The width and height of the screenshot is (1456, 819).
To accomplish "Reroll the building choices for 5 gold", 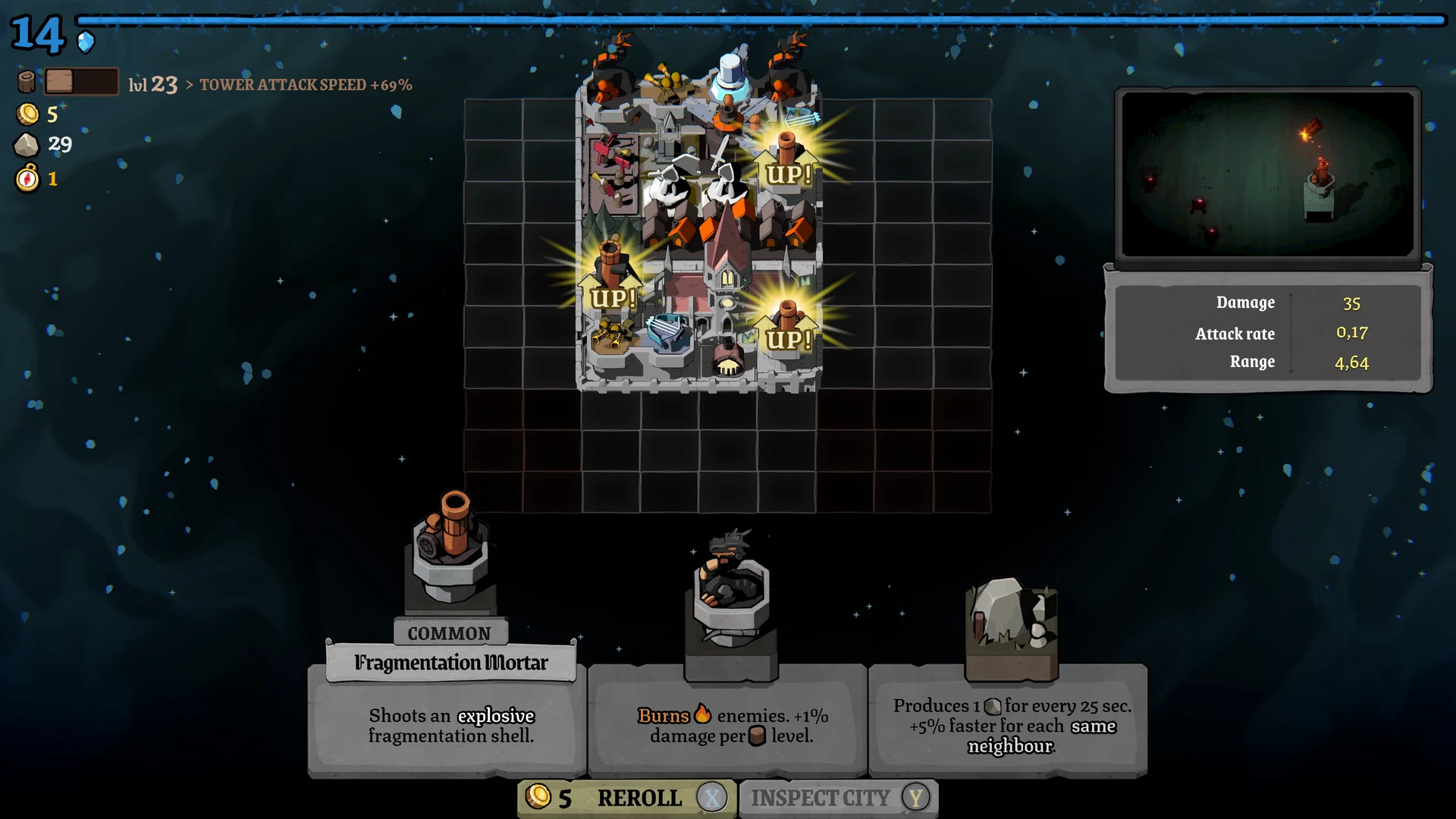I will (626, 798).
